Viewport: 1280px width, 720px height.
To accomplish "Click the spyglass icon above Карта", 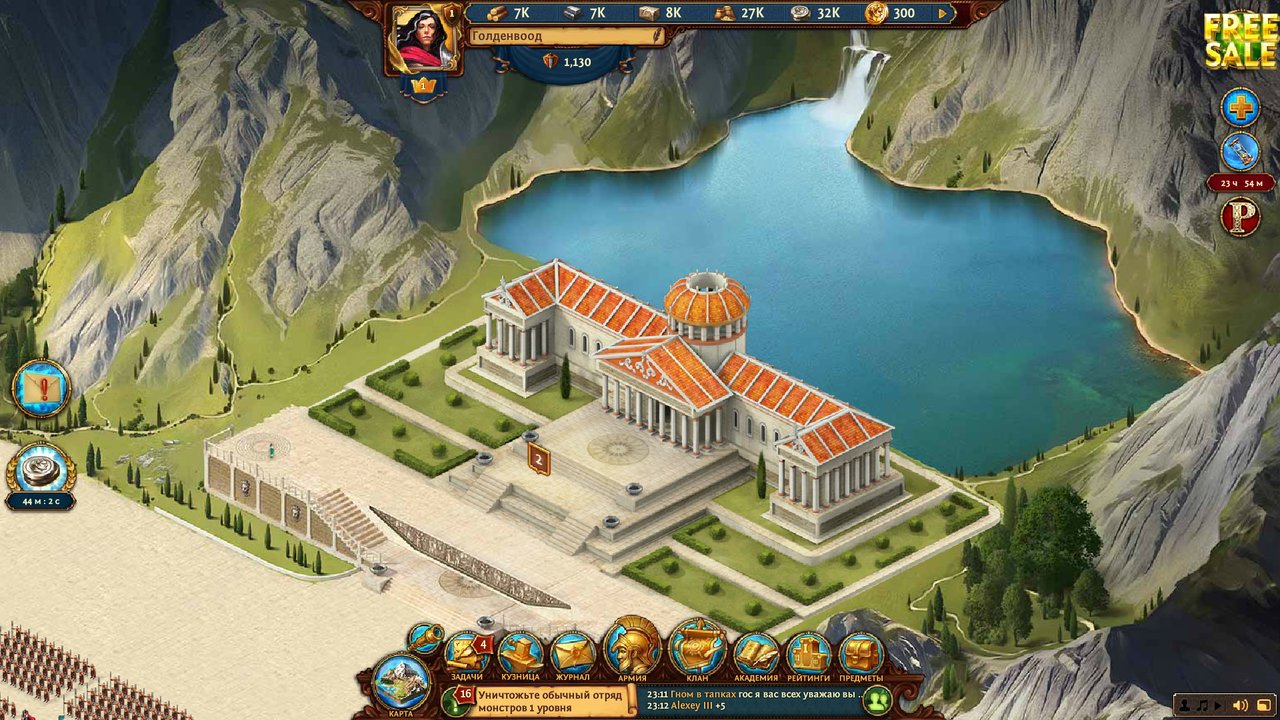I will (x=427, y=636).
